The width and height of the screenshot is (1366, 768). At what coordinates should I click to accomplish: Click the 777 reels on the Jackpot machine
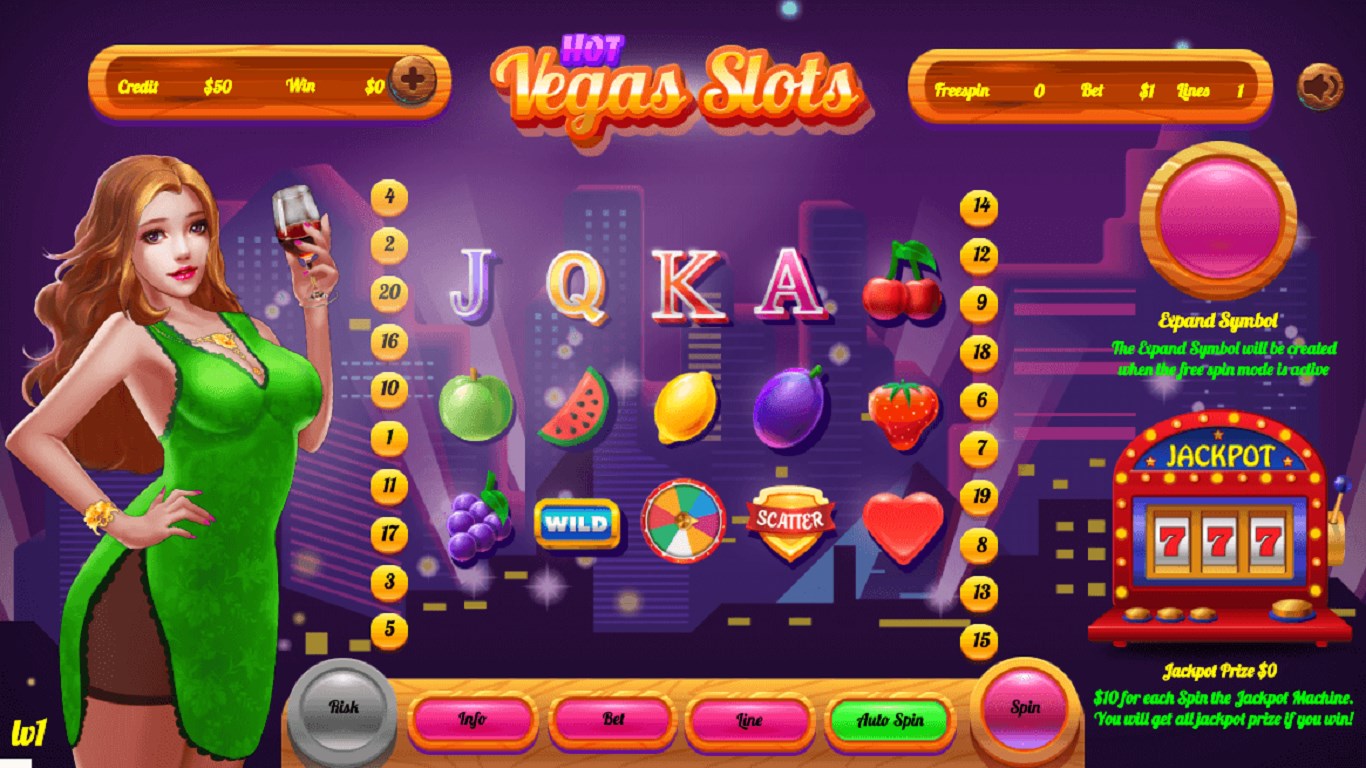tap(1218, 541)
